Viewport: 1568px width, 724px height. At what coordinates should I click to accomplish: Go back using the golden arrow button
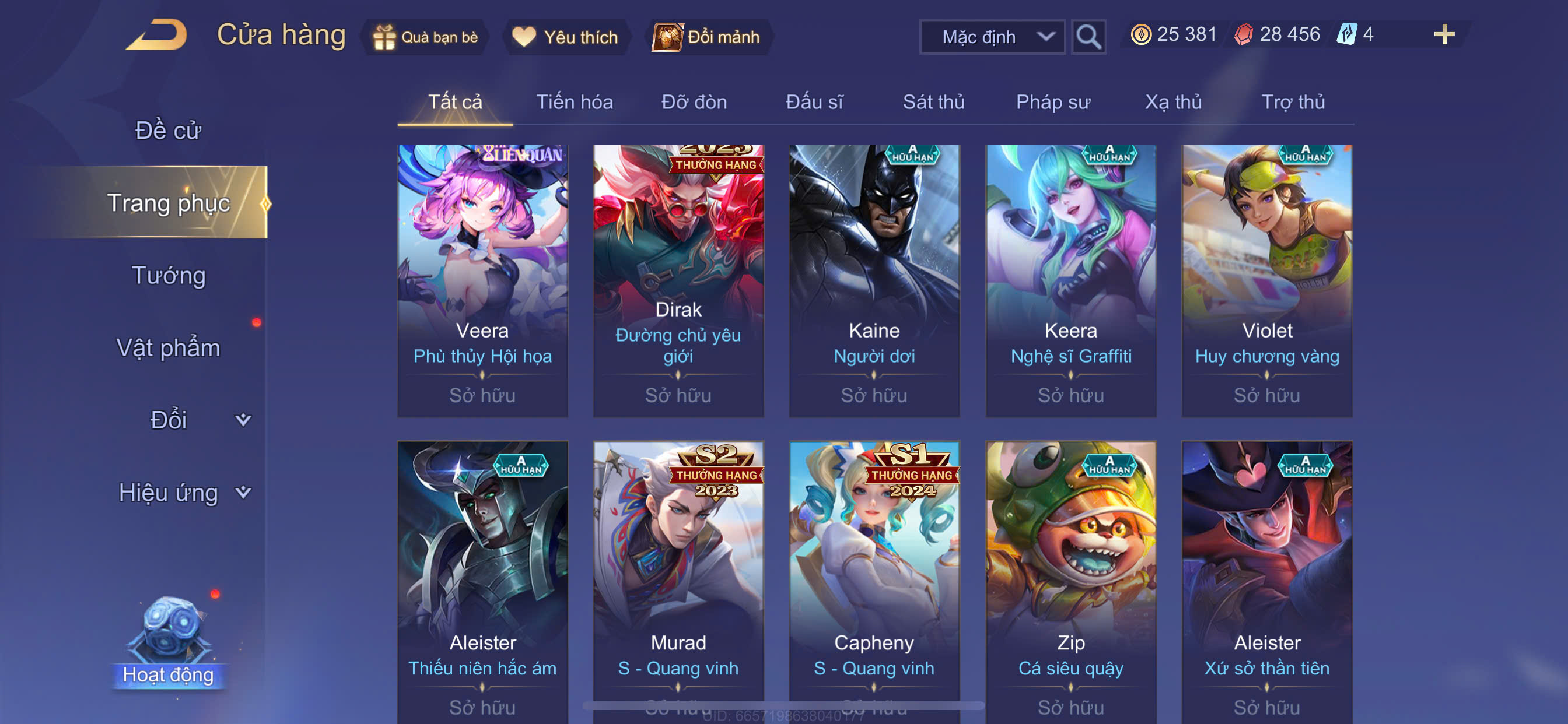(156, 34)
